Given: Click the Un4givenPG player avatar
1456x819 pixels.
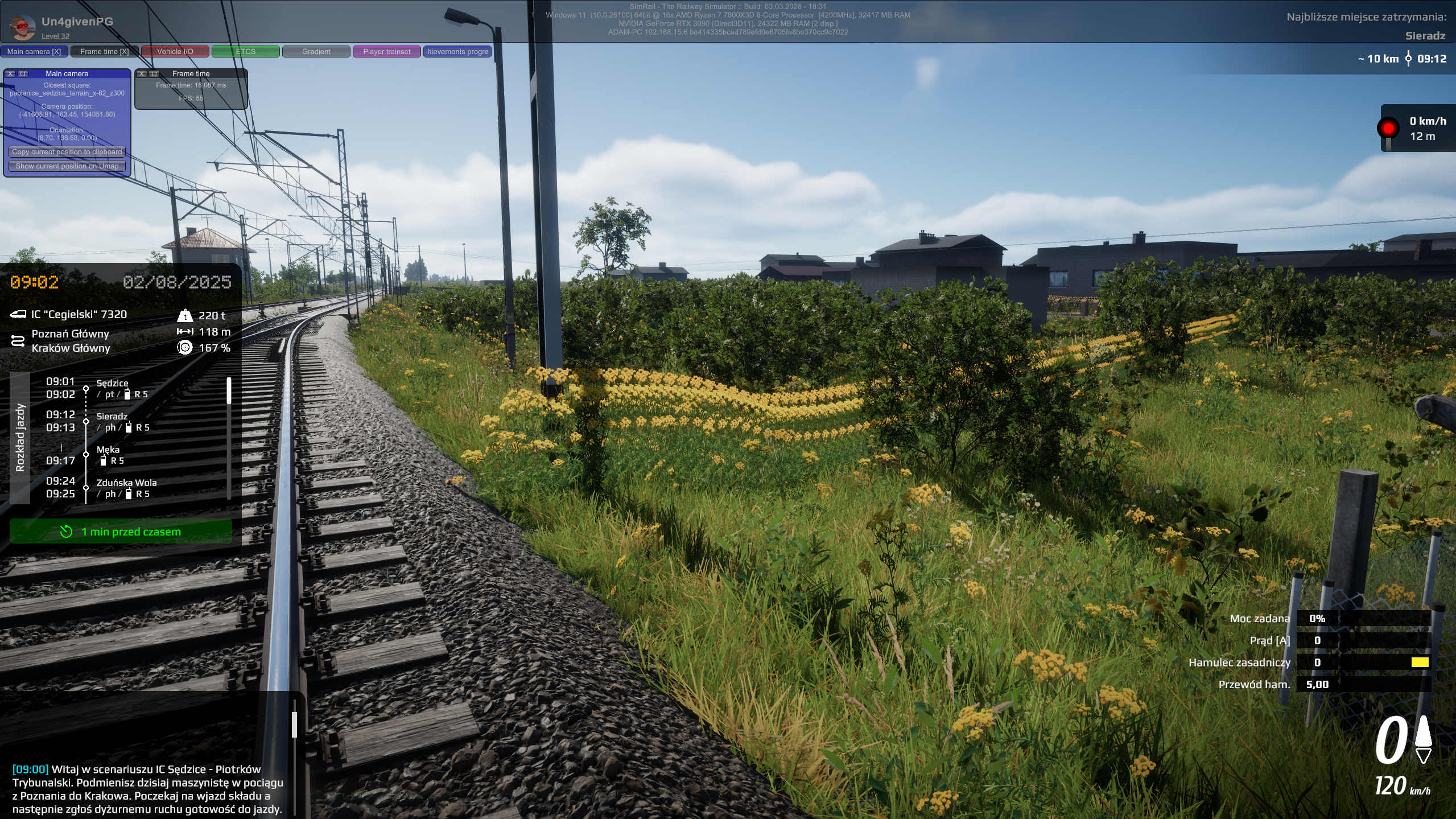Looking at the screenshot, I should pyautogui.click(x=23, y=27).
